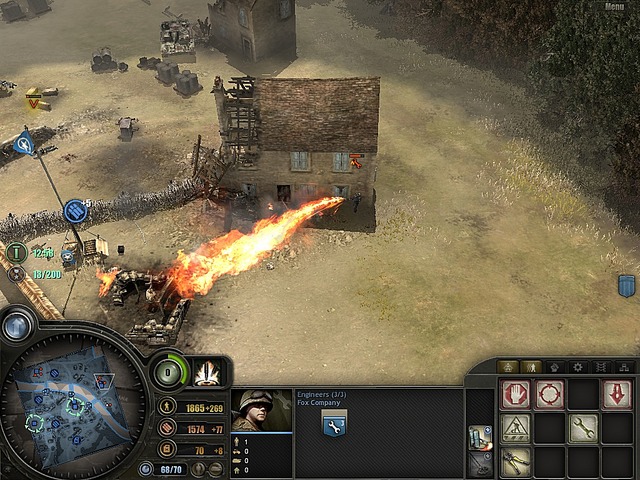Activate the attack-move crosshair command

click(549, 395)
